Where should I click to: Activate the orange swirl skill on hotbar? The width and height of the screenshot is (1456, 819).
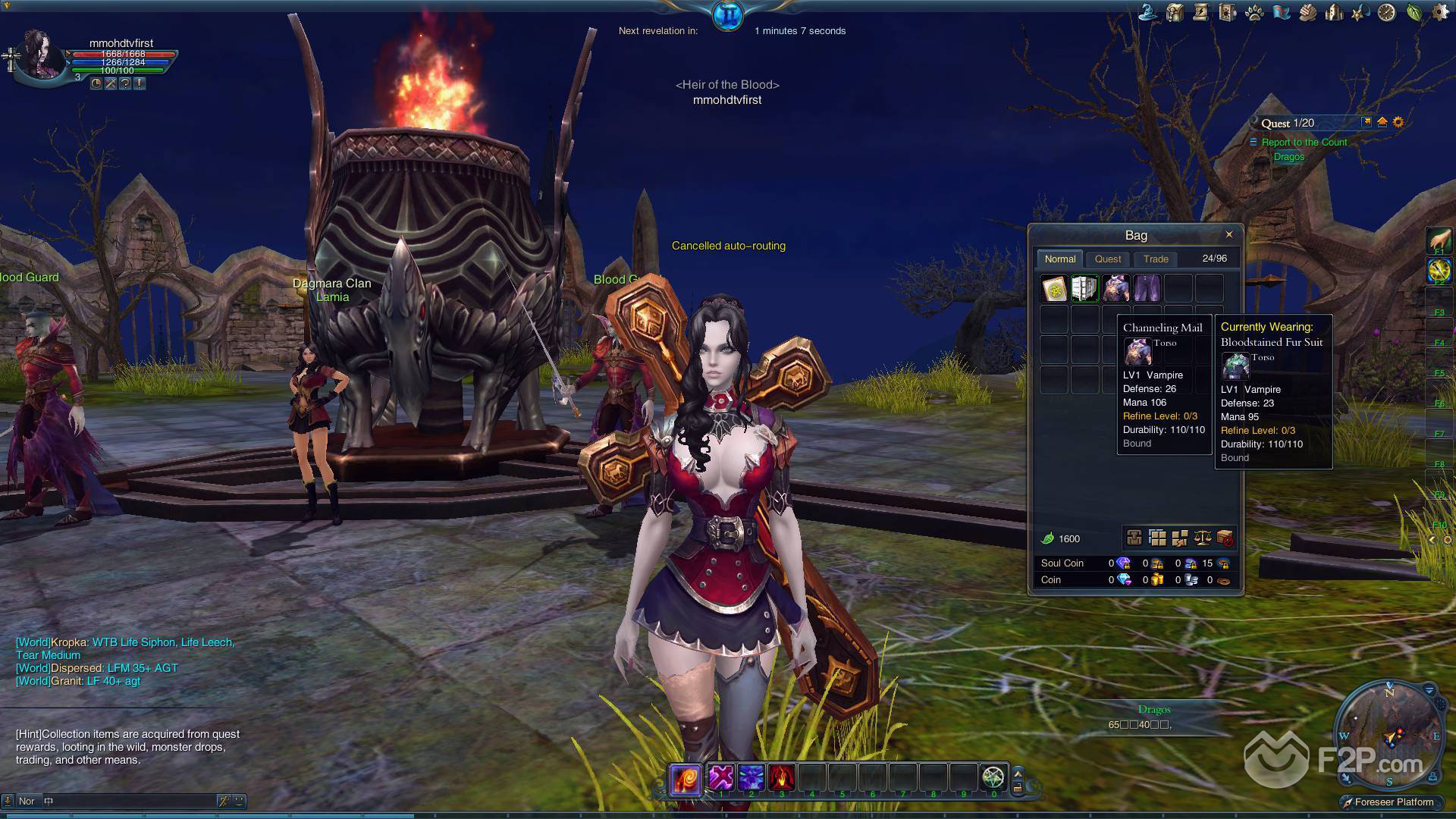click(x=686, y=779)
